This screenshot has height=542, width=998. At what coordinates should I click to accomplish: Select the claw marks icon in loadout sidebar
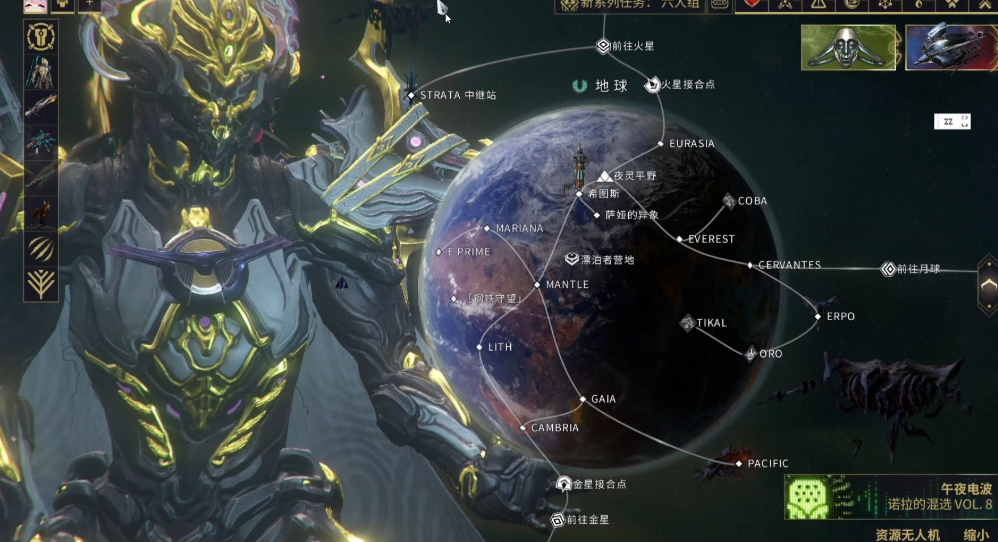tap(41, 247)
